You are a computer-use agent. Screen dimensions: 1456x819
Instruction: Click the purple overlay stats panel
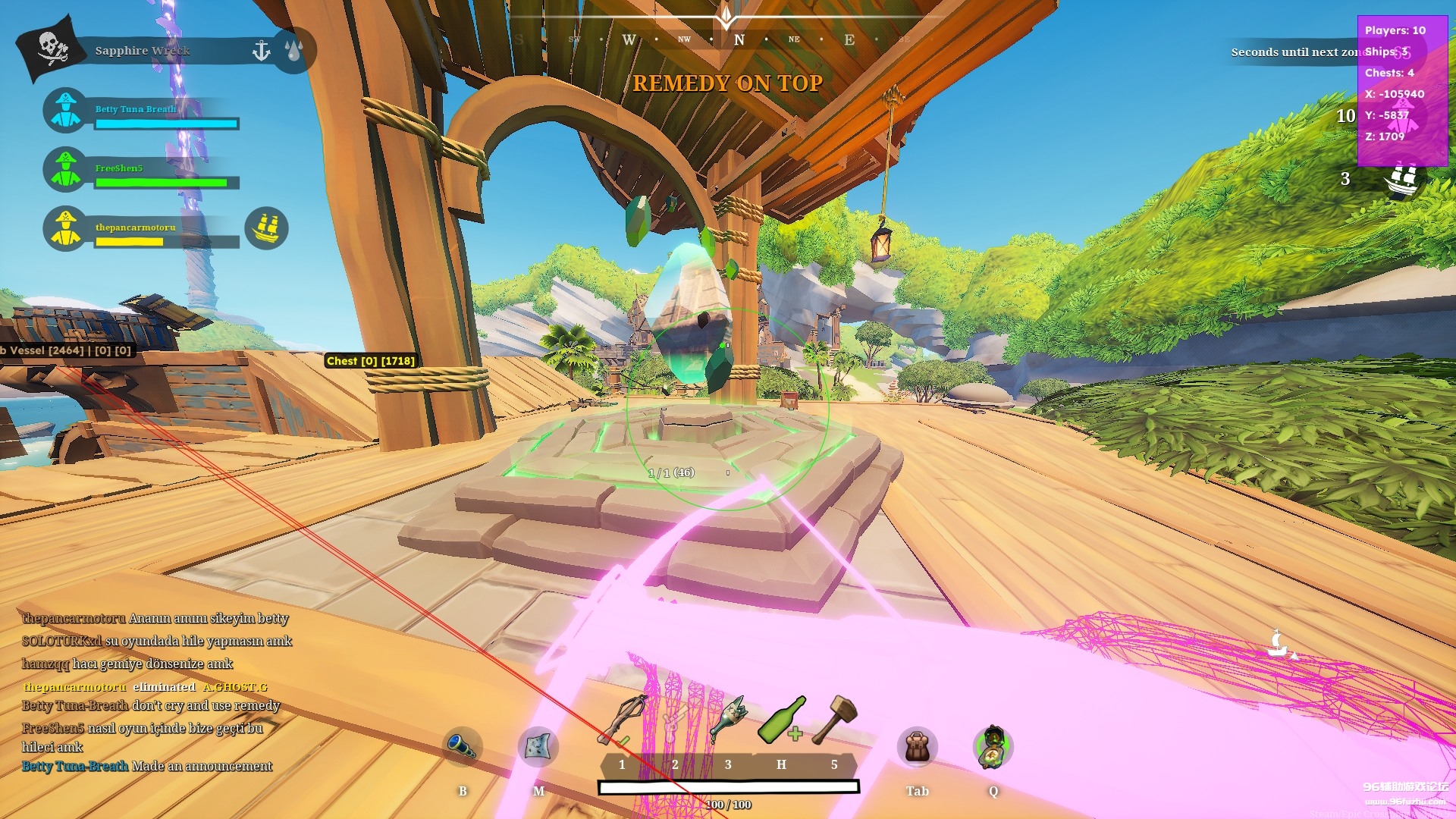click(1401, 89)
